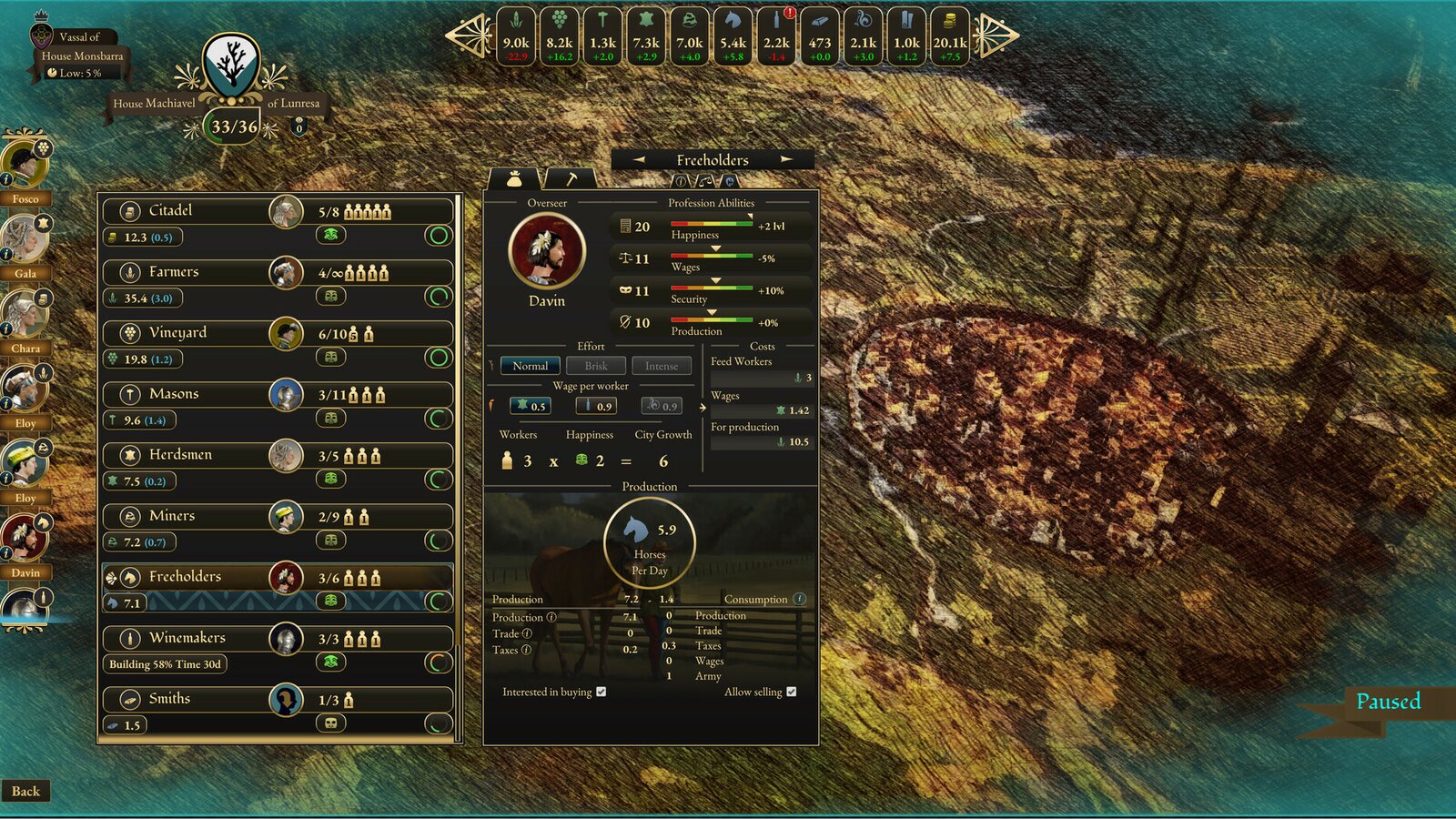Select the Masons profession row
This screenshot has width=1456, height=819.
point(174,394)
